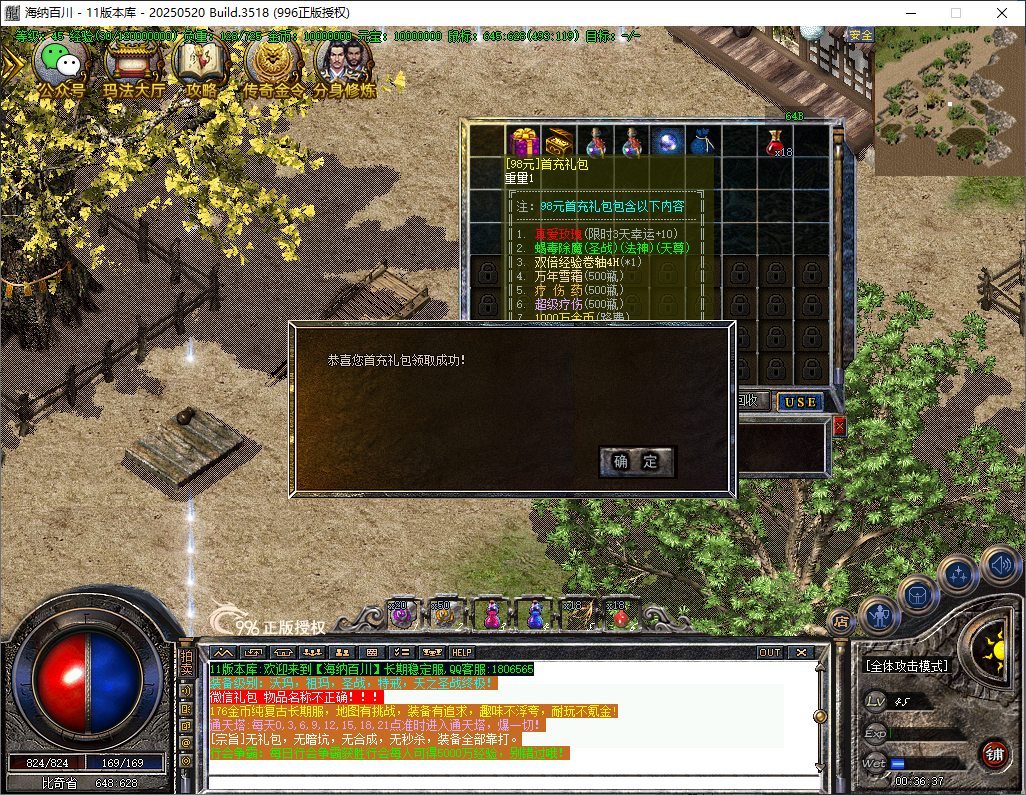Select the red potion stack x18
This screenshot has width=1026, height=795.
[774, 141]
